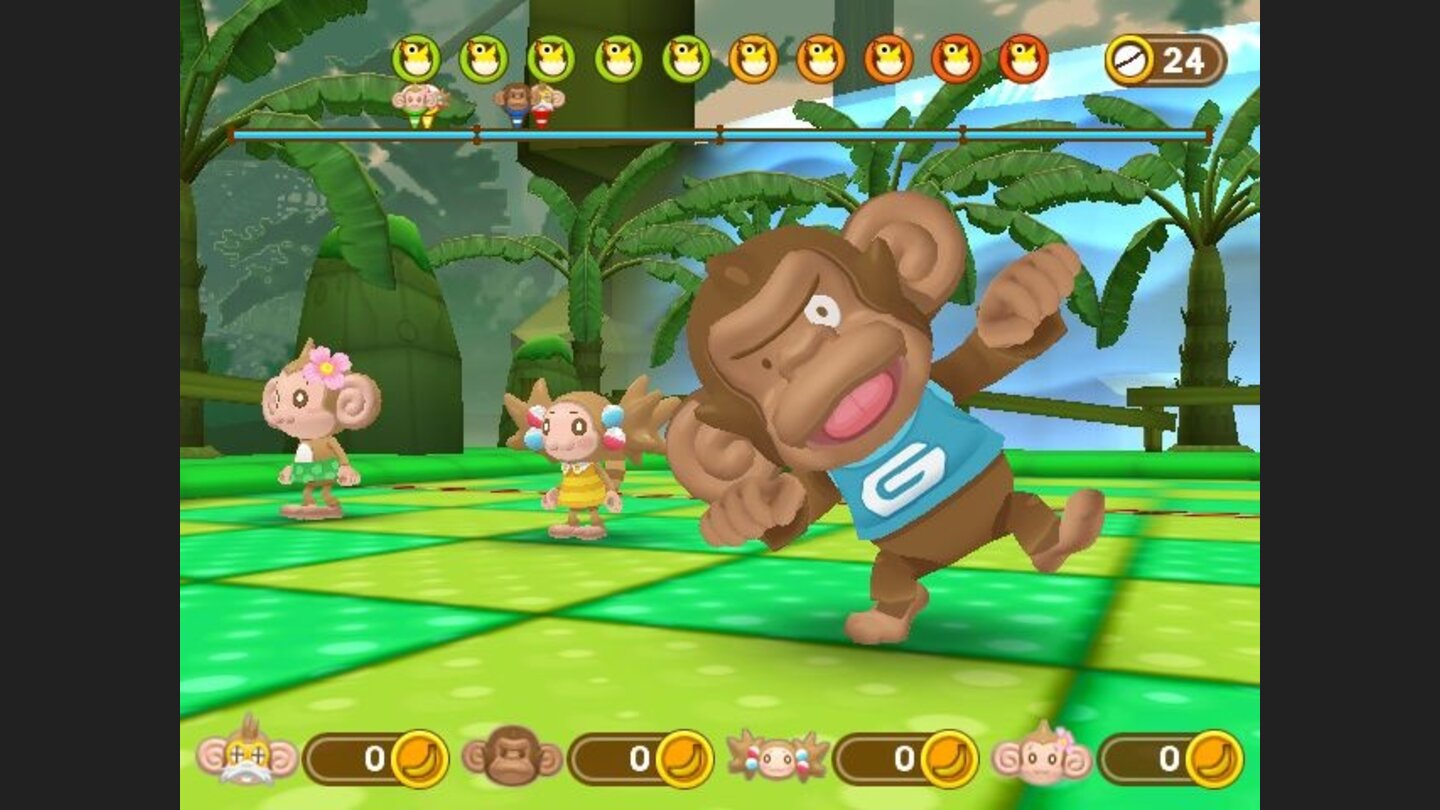Click the white ball icon beside the 24 counter

[1129, 58]
